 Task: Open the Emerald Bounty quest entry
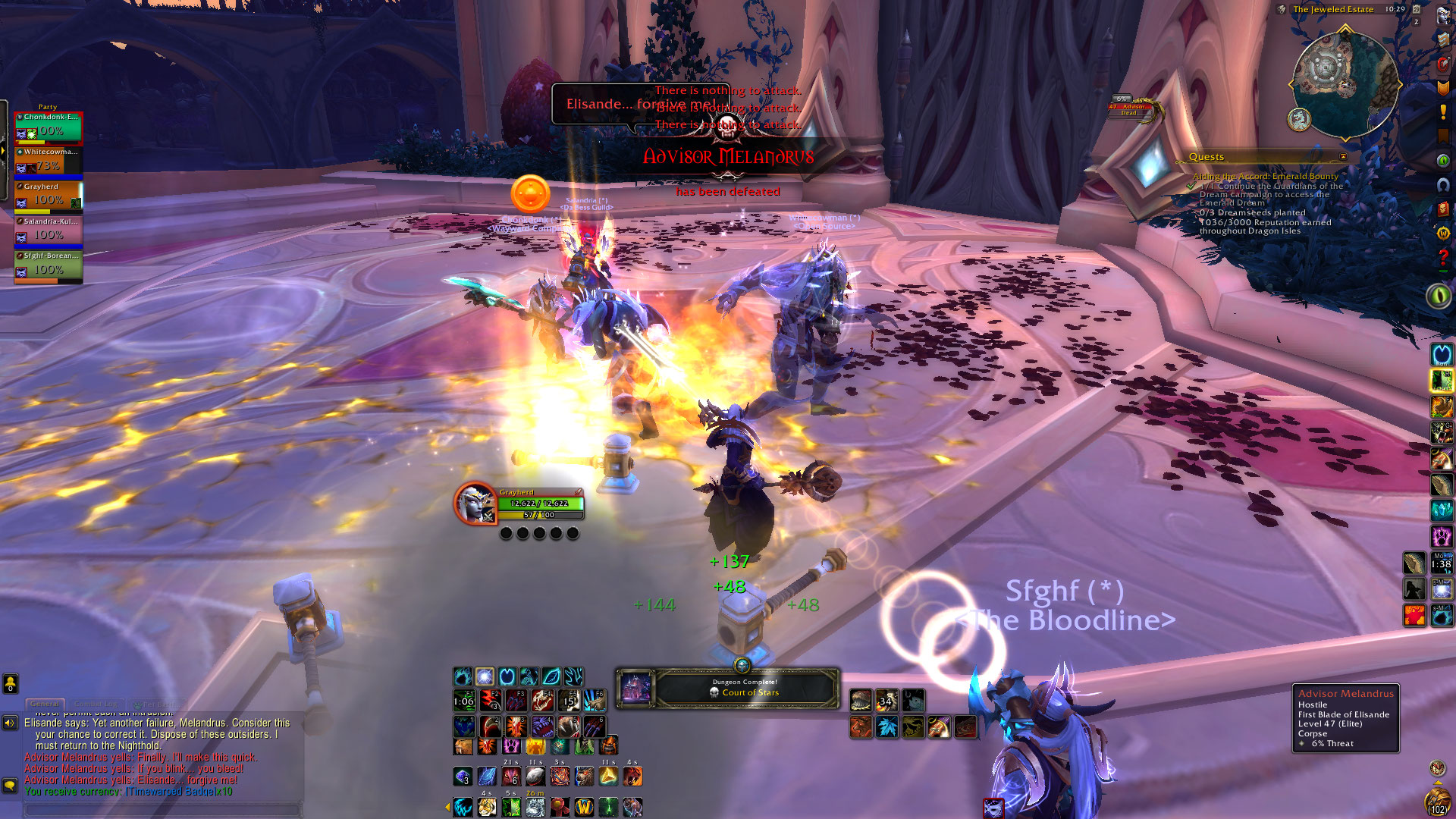pos(1265,176)
